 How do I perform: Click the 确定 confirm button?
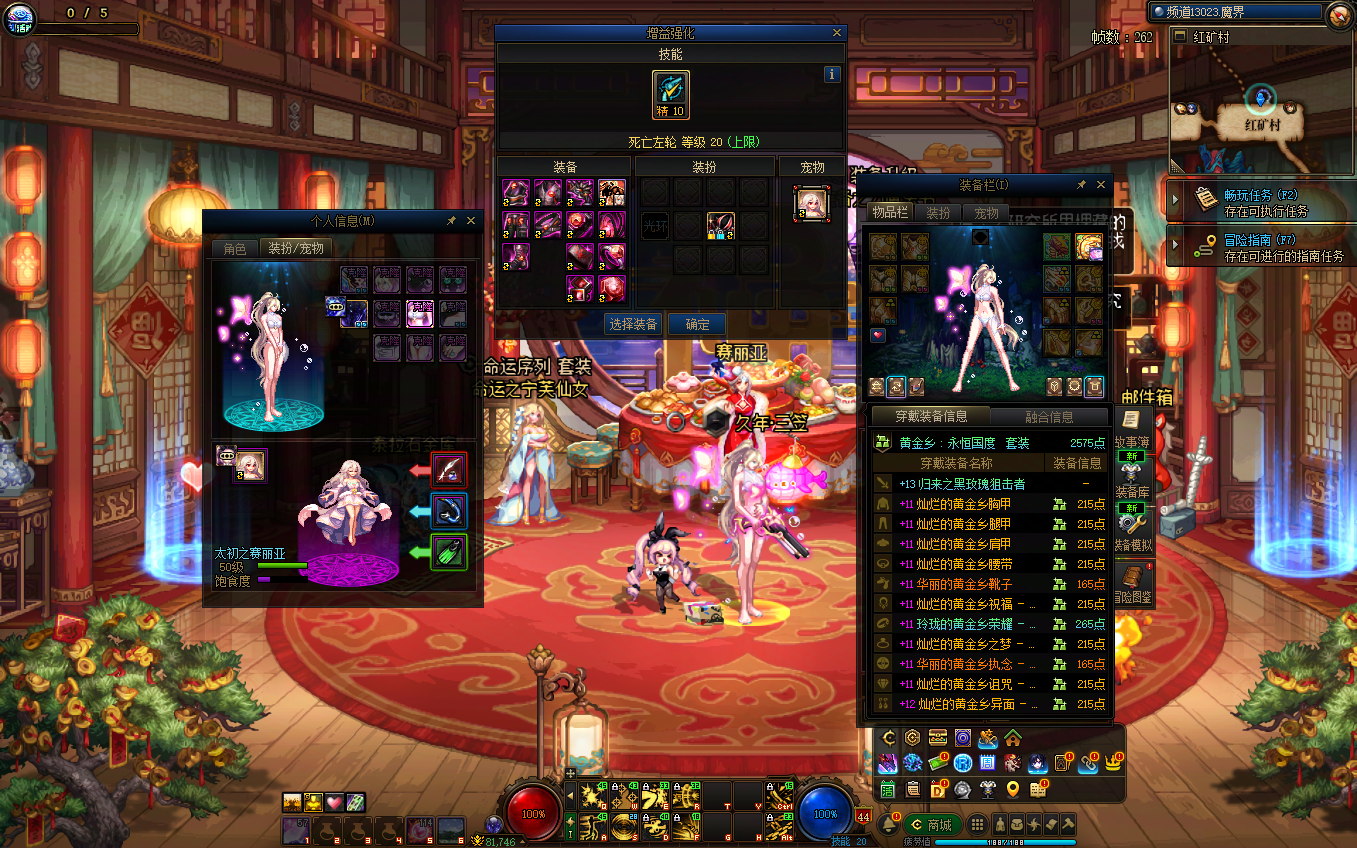697,324
